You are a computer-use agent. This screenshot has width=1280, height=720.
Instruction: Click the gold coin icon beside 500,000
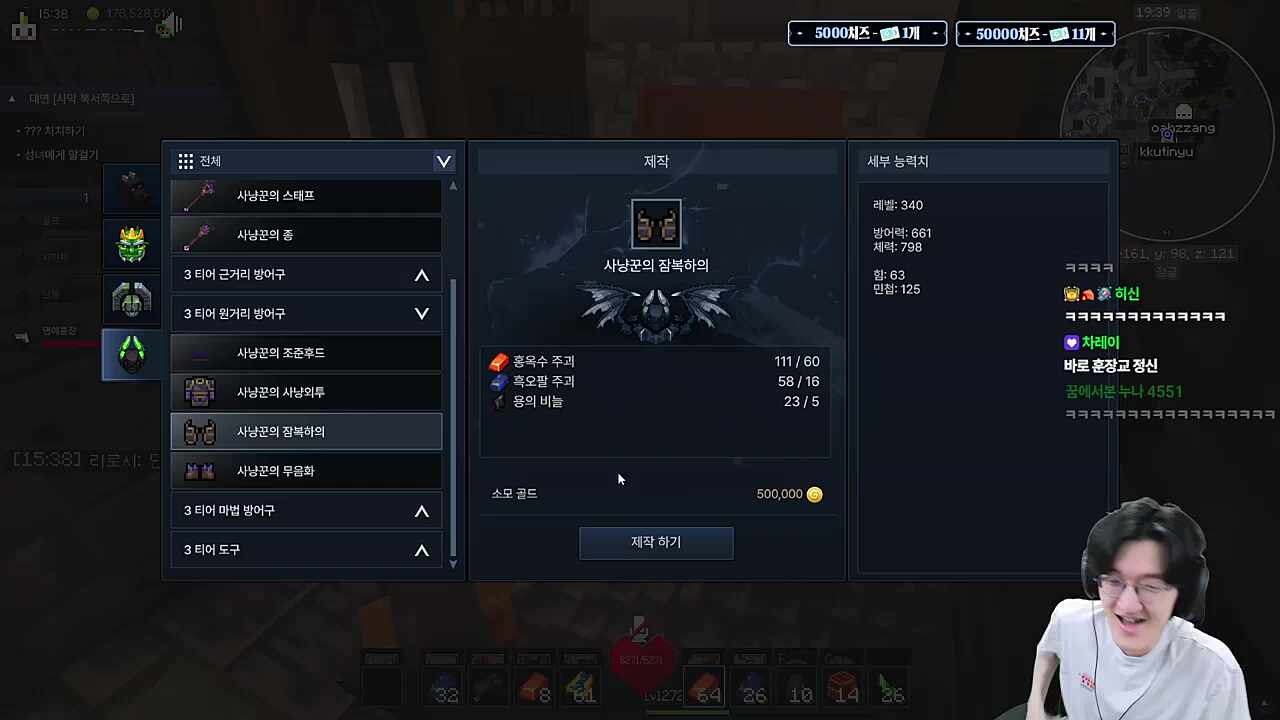[x=814, y=493]
